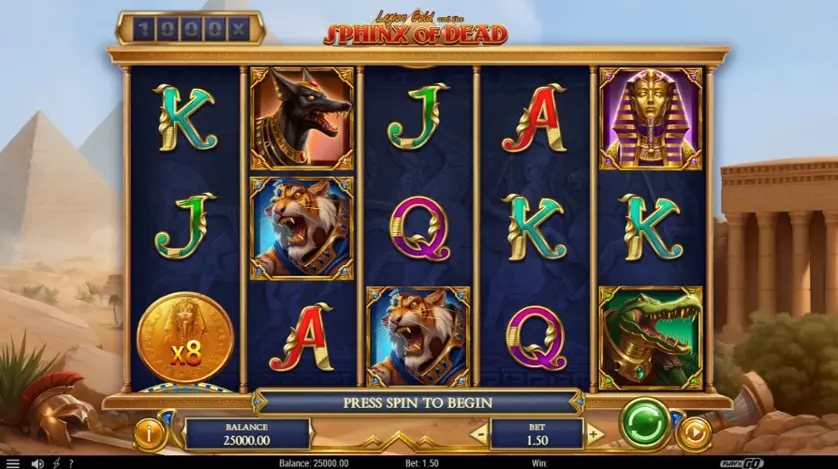Open the autoplay options
Viewport: 838px width, 469px height.
[692, 434]
